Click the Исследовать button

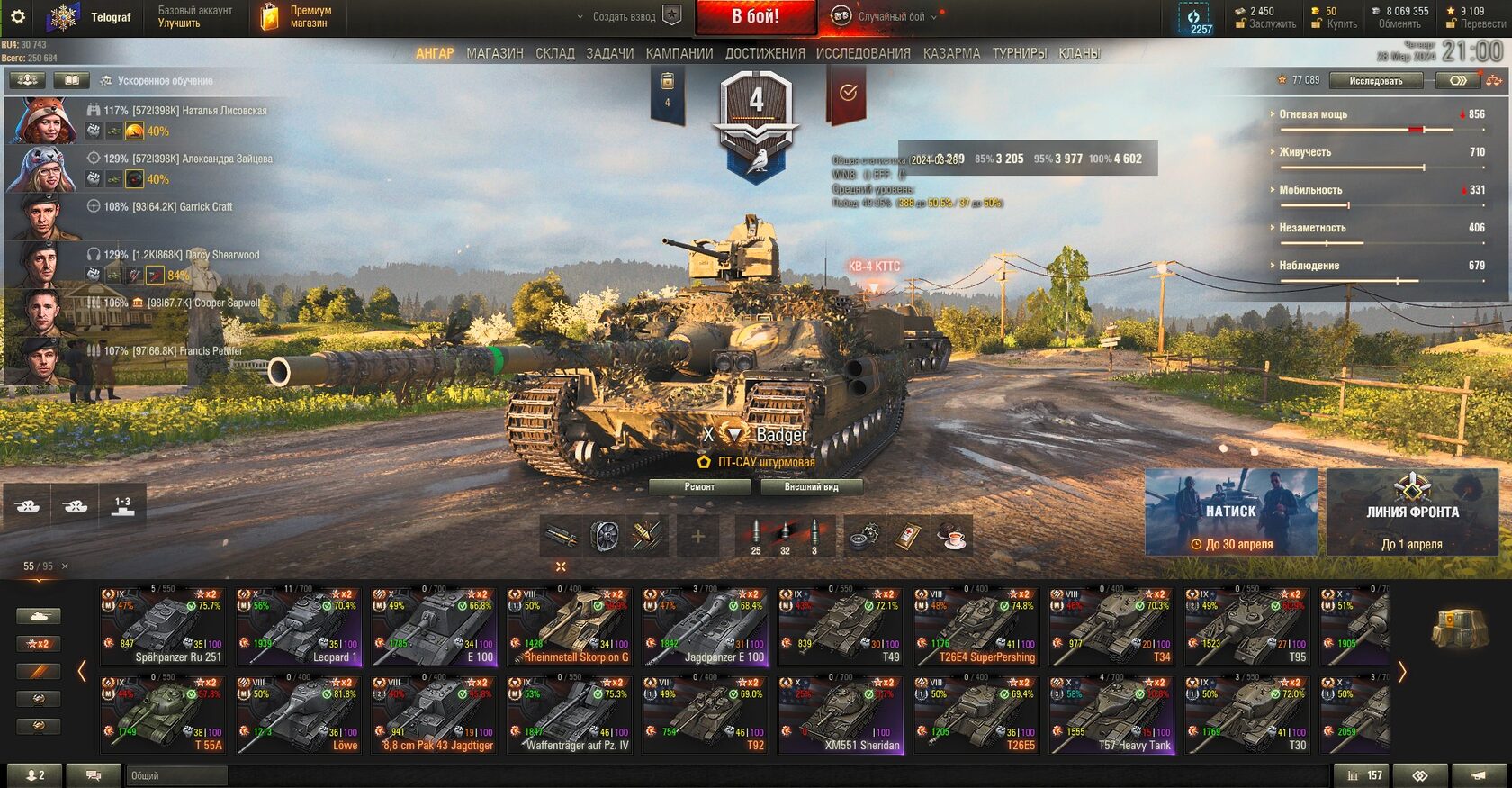click(1375, 81)
